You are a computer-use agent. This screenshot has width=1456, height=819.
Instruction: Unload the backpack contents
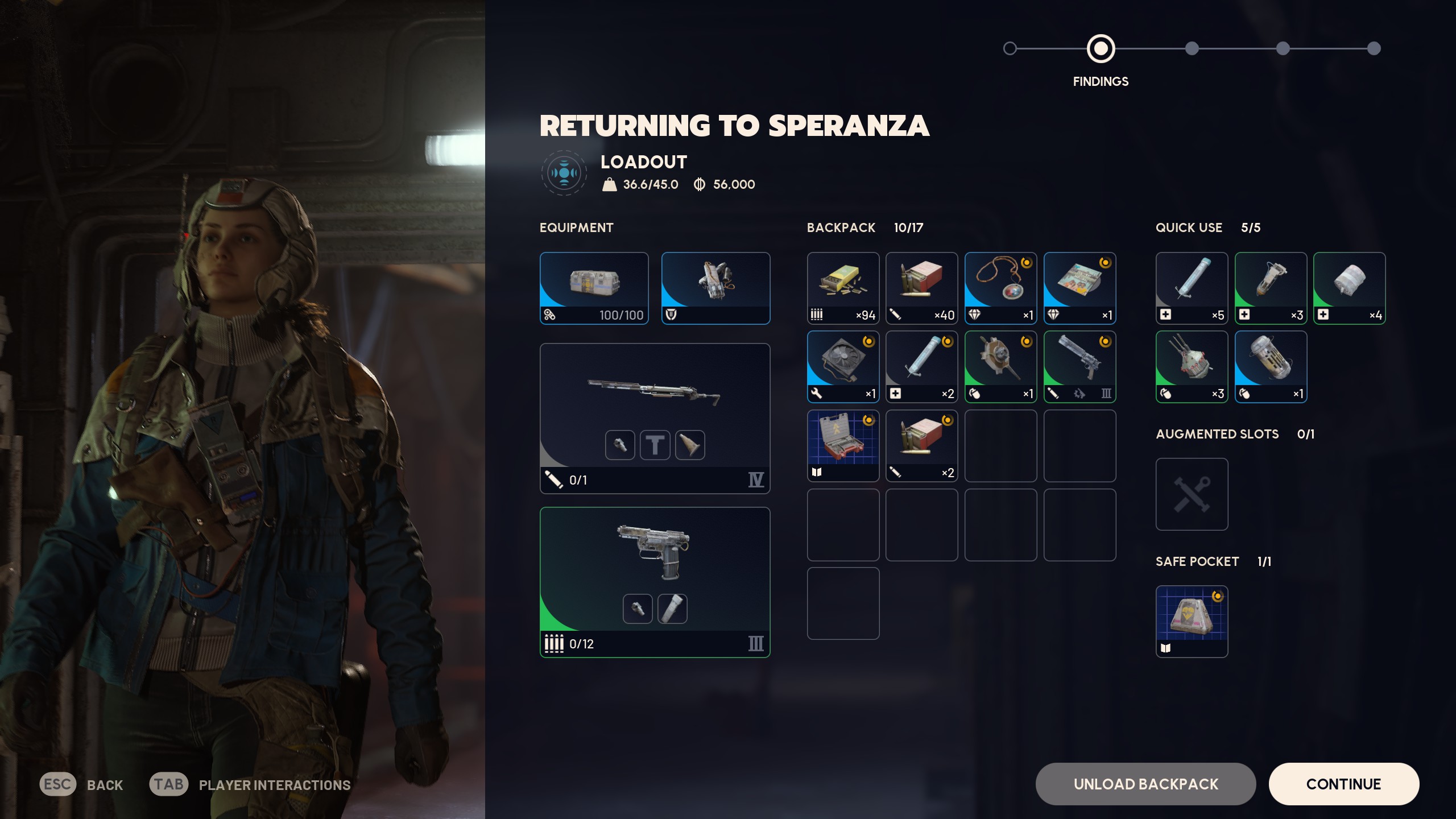tap(1145, 784)
